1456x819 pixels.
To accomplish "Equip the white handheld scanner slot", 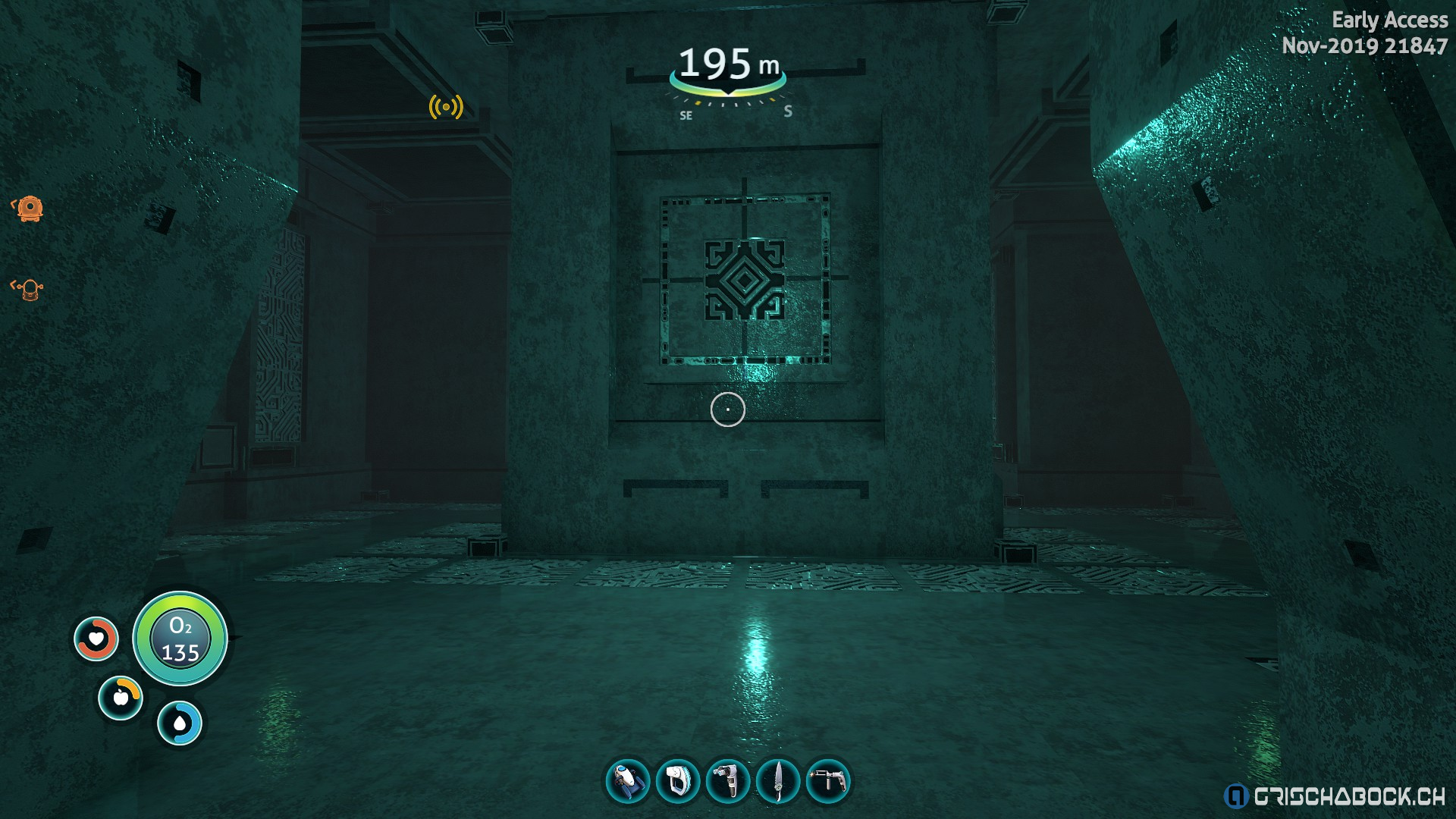I will tap(678, 781).
